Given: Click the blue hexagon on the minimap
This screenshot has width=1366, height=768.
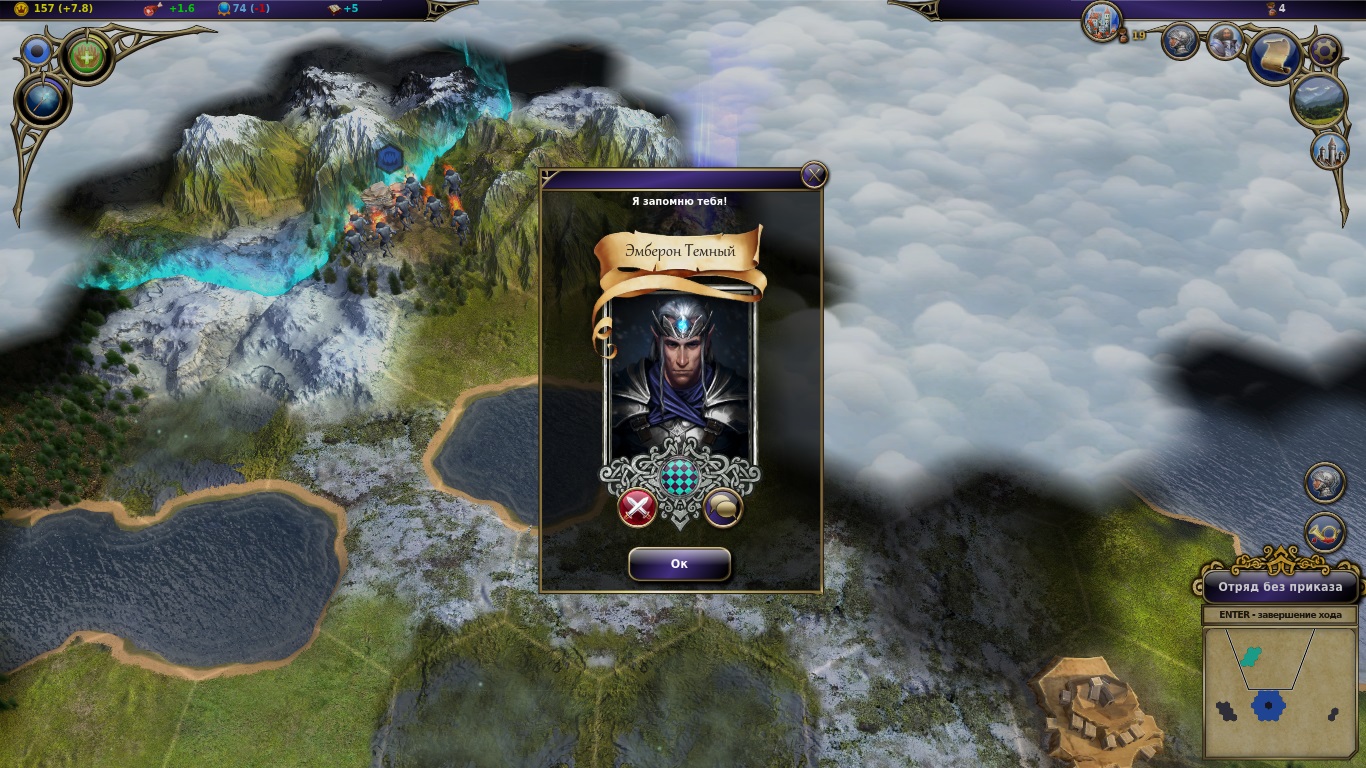Looking at the screenshot, I should click(x=1268, y=705).
